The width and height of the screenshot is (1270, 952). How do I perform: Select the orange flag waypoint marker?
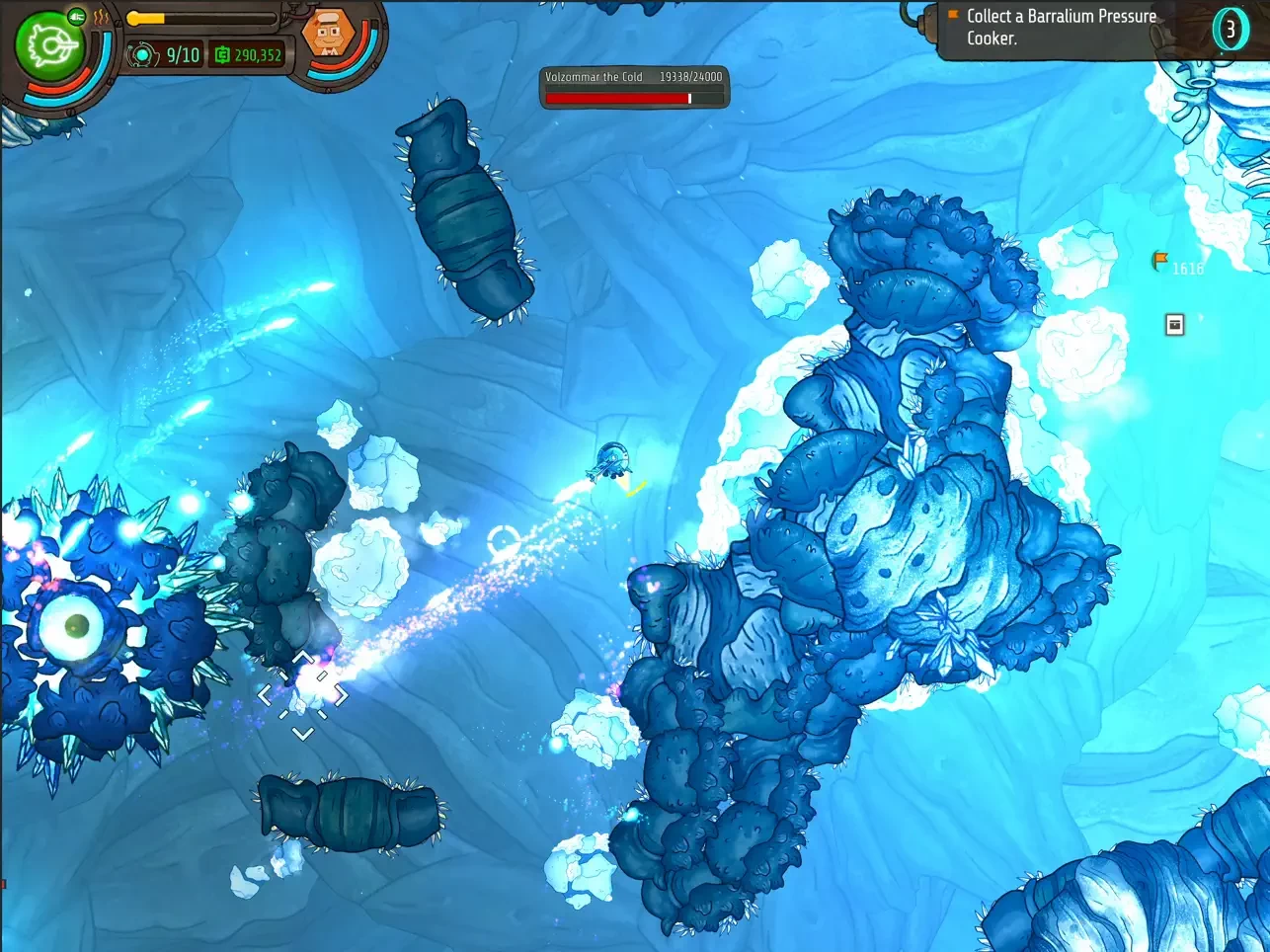pyautogui.click(x=1160, y=261)
